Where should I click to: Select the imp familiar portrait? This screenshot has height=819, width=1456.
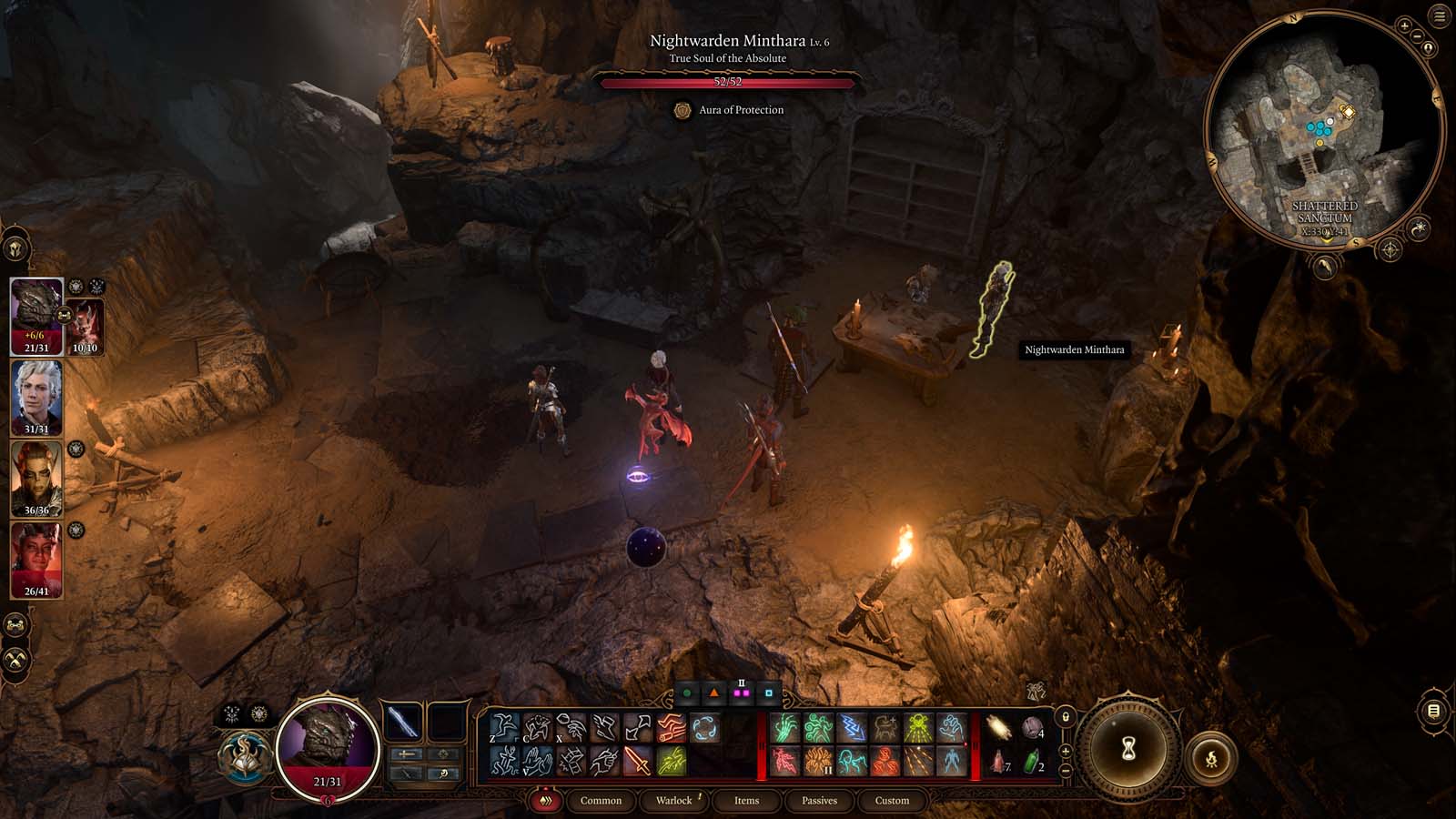coord(86,326)
